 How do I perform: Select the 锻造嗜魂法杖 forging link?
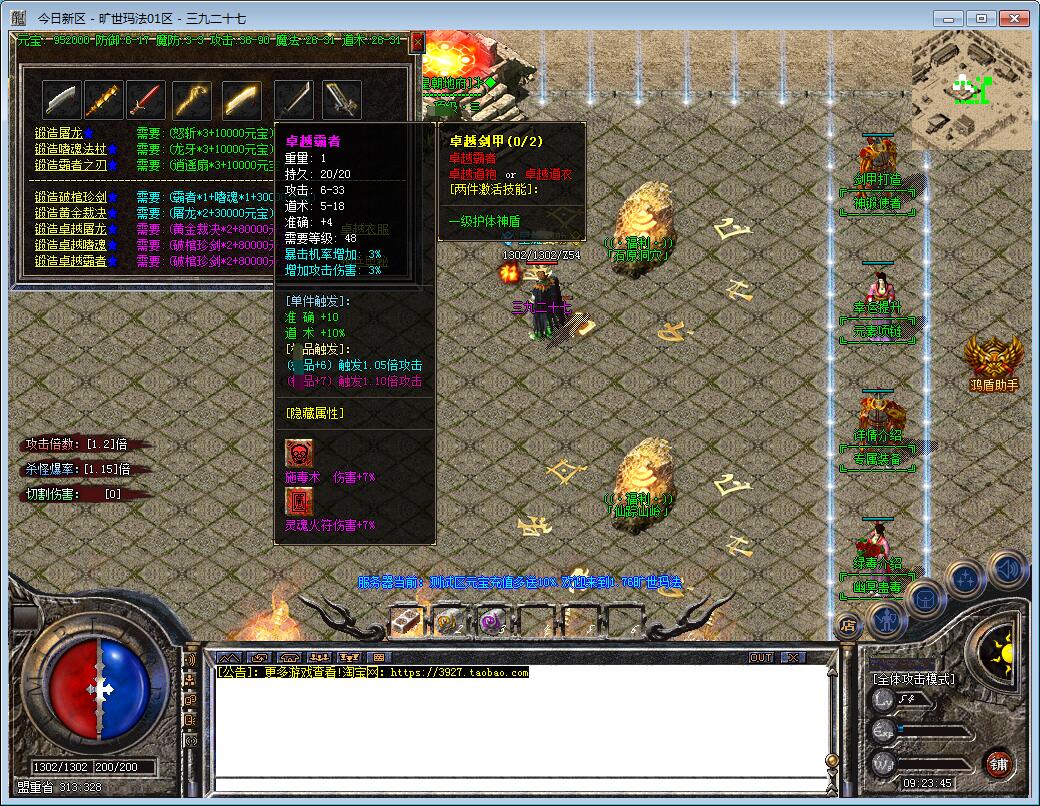pyautogui.click(x=69, y=149)
